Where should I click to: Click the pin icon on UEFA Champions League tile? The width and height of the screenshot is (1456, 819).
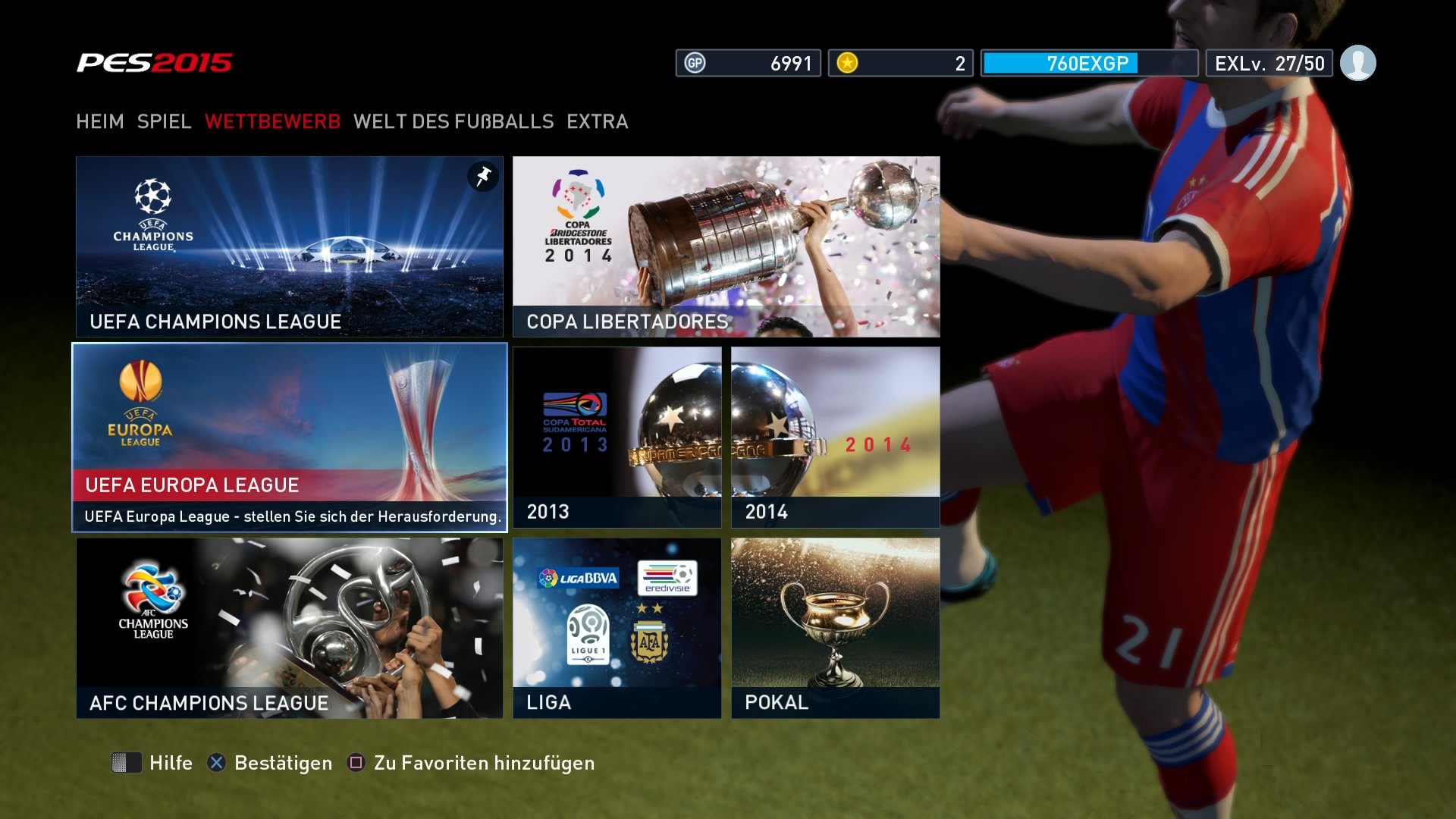(482, 178)
